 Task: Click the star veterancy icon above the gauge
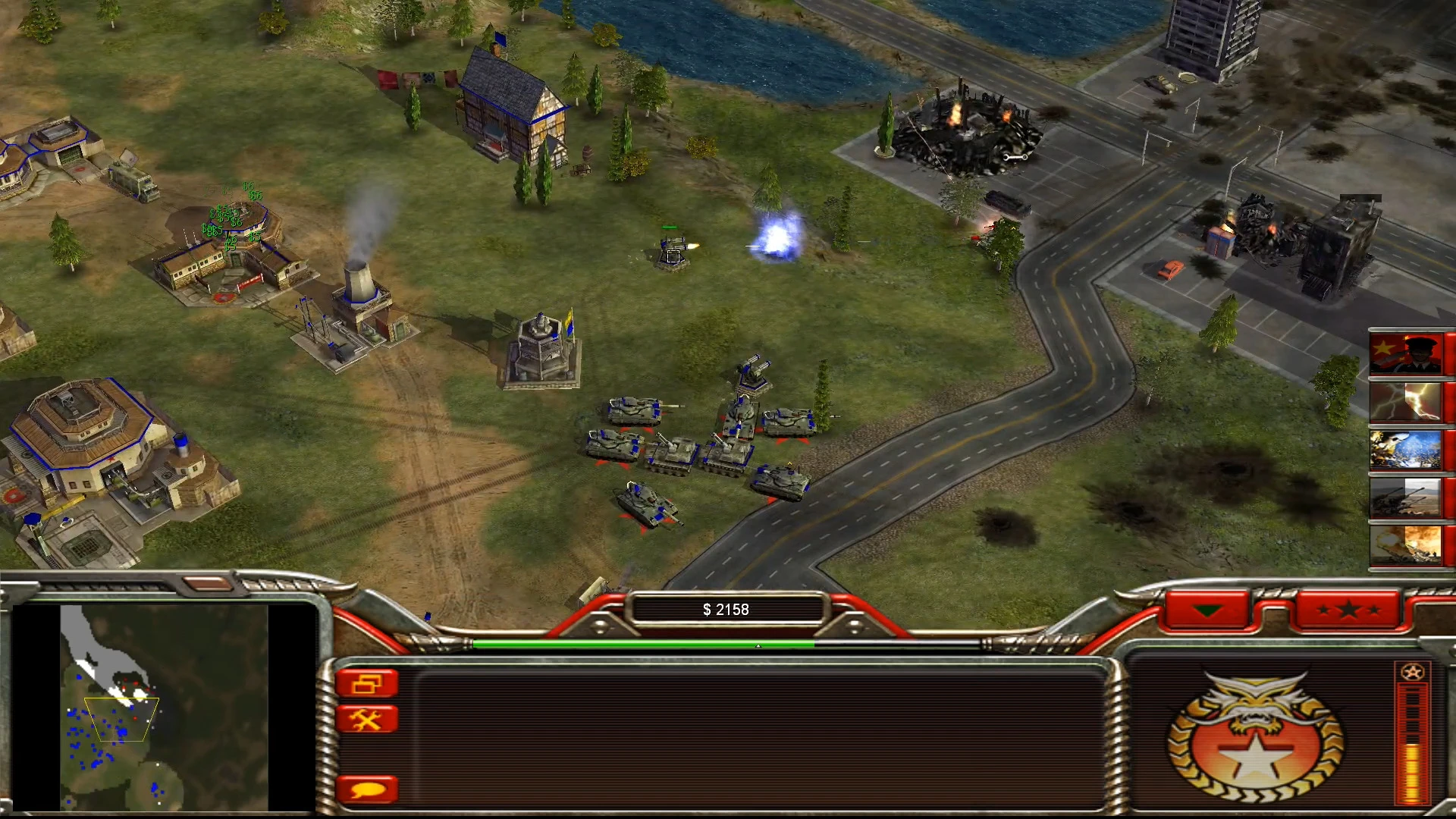1412,672
